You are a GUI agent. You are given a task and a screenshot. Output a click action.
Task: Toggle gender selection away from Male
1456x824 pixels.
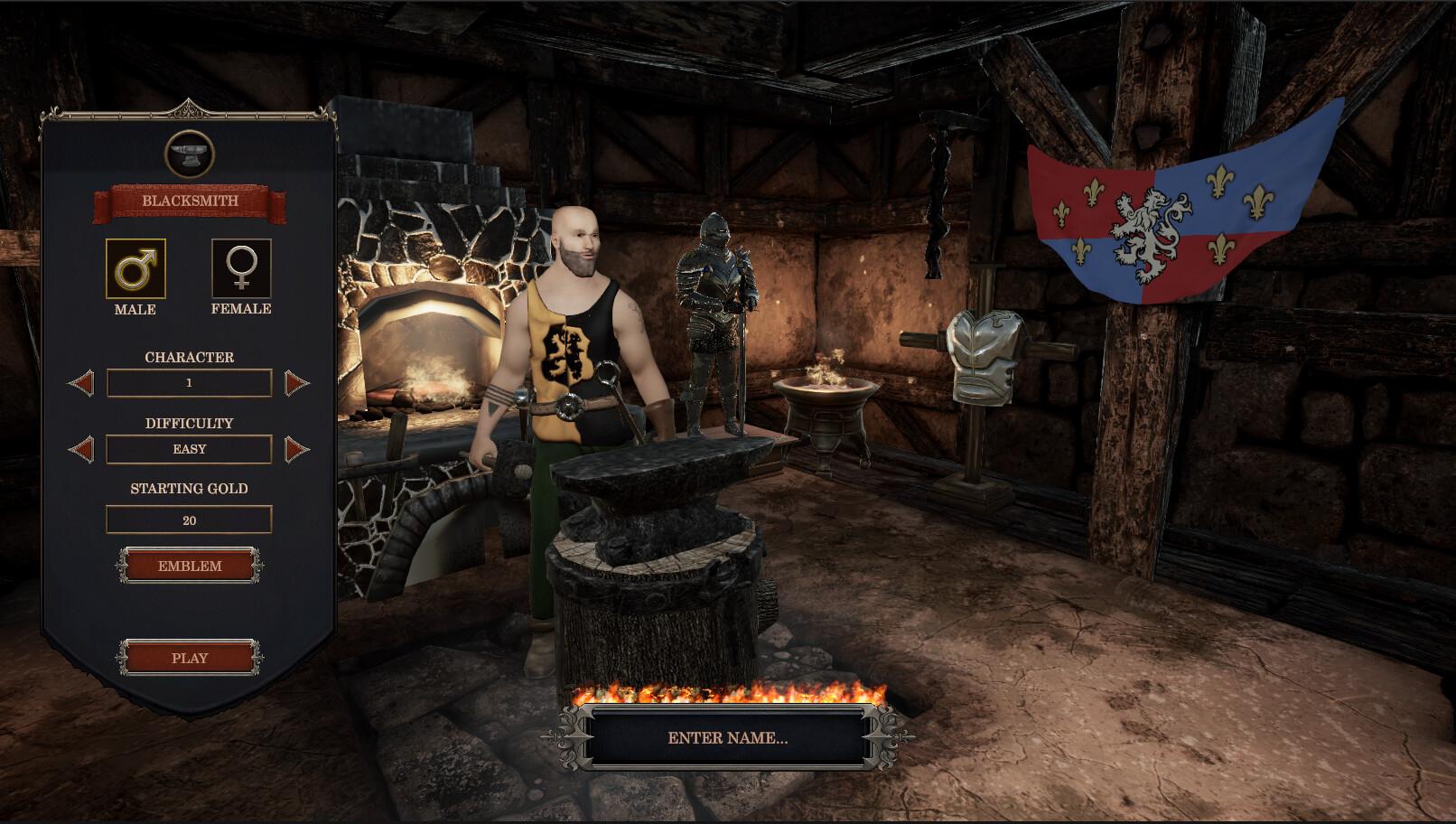(240, 269)
